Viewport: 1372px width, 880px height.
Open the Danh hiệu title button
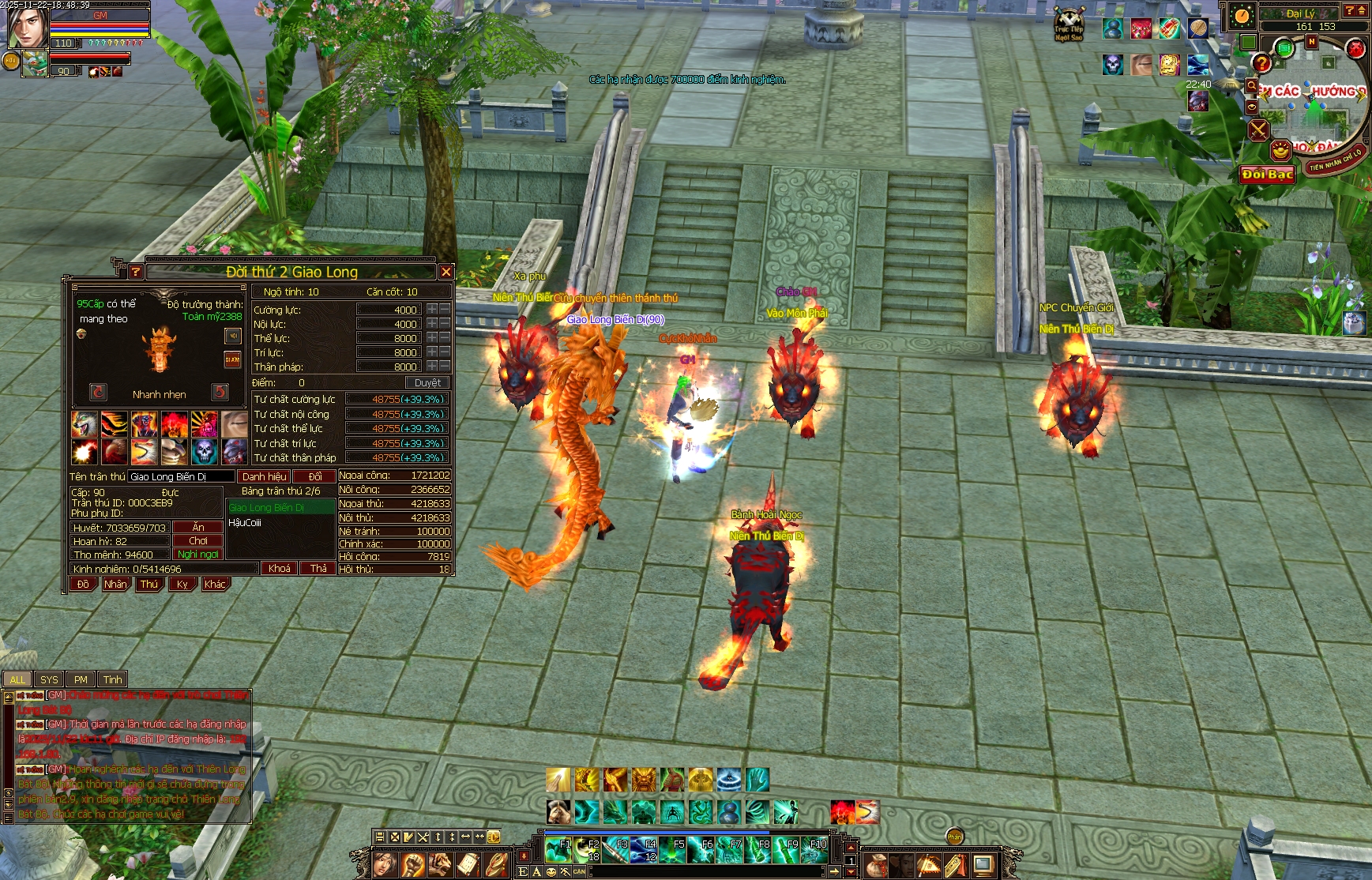point(264,476)
